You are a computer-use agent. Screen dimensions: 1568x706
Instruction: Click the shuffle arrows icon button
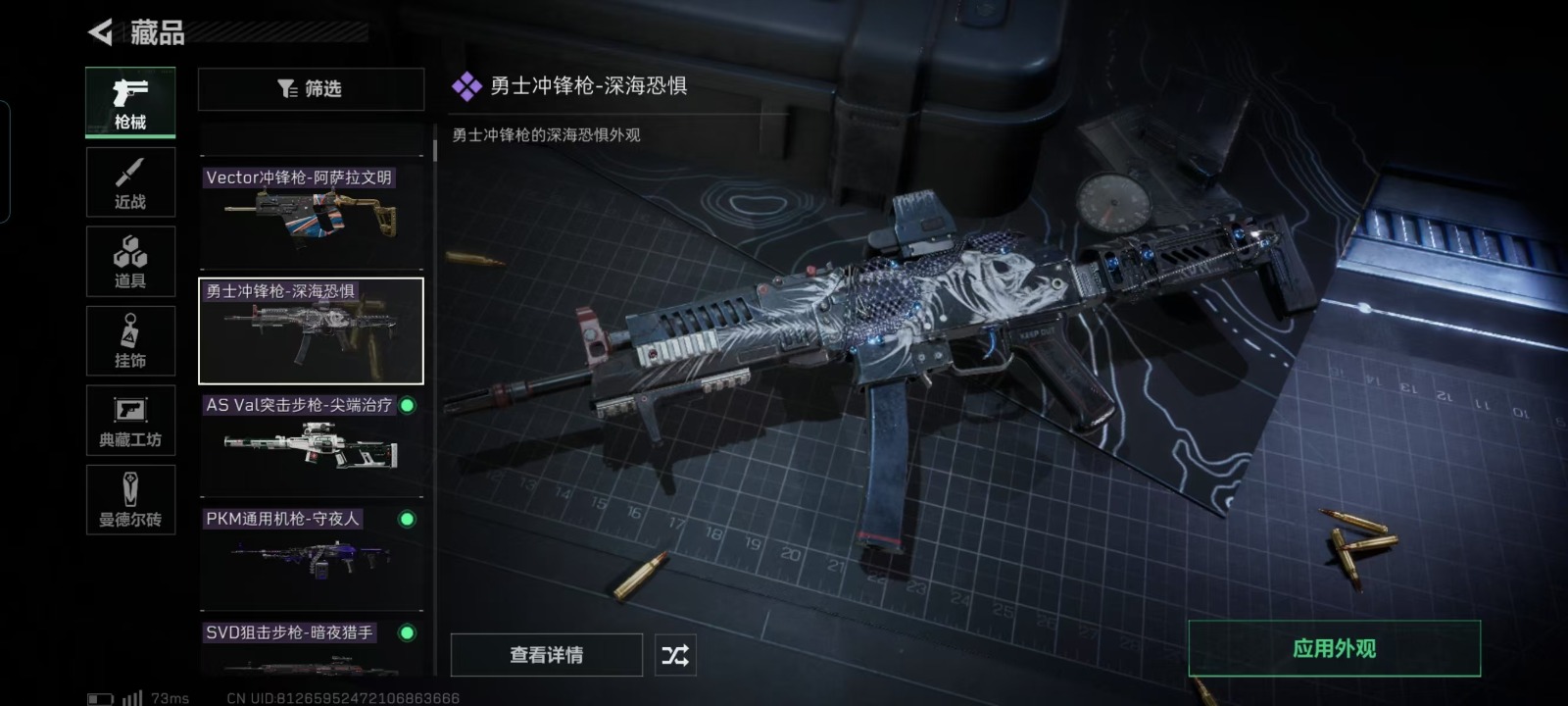pos(675,655)
